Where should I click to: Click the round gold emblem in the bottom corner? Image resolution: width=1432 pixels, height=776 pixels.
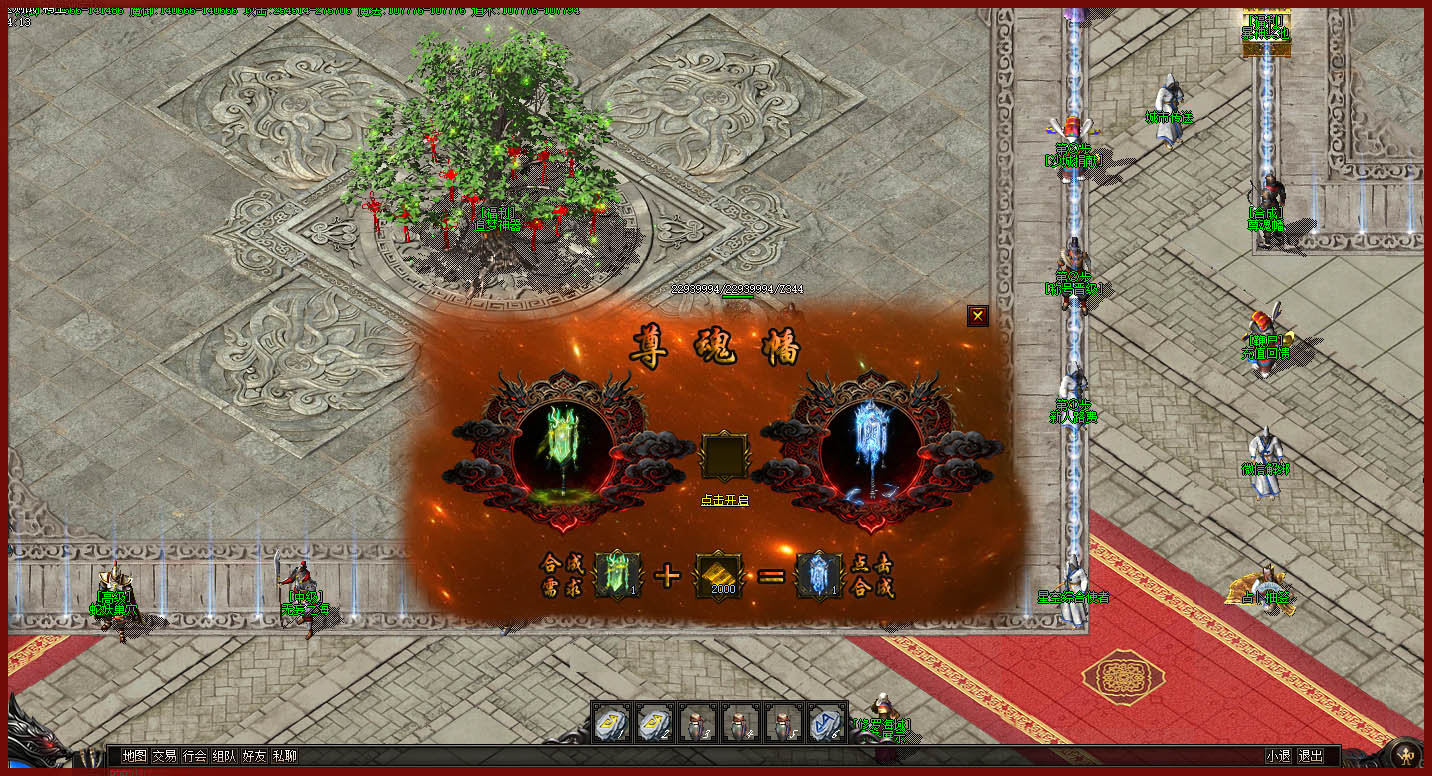(1407, 752)
